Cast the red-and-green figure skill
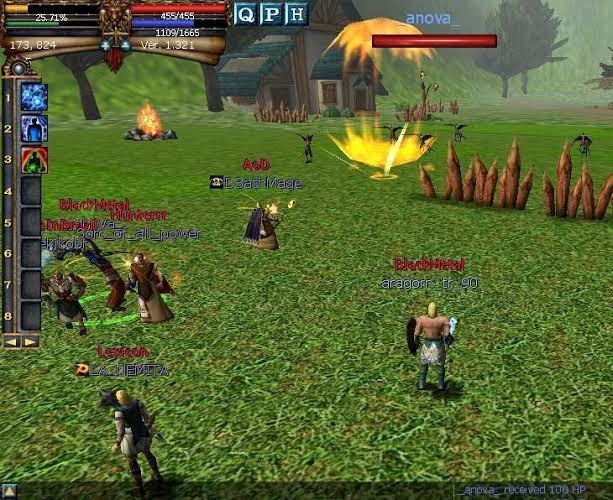The height and width of the screenshot is (500, 613). (x=34, y=159)
